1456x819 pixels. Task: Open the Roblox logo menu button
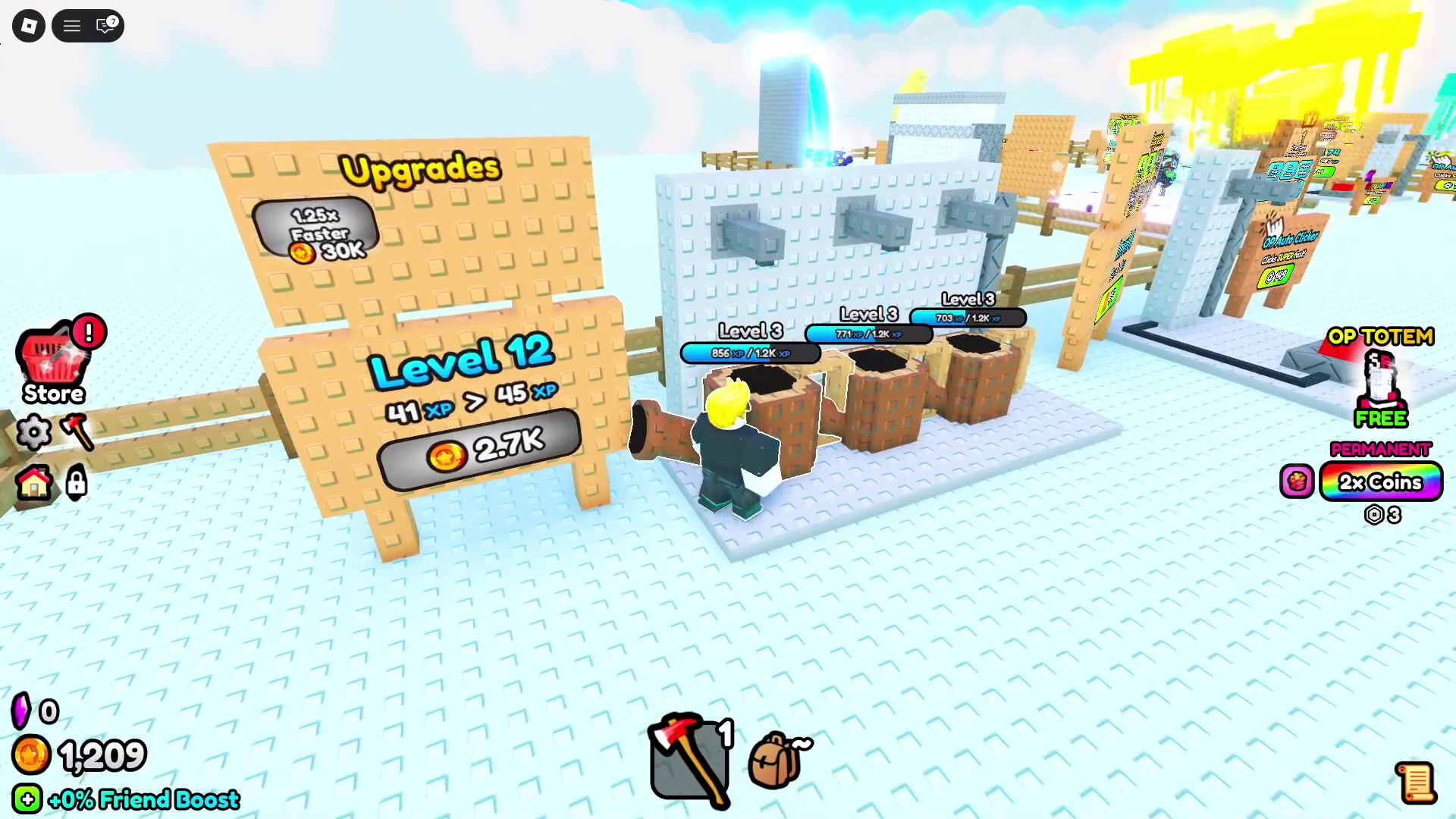point(28,25)
